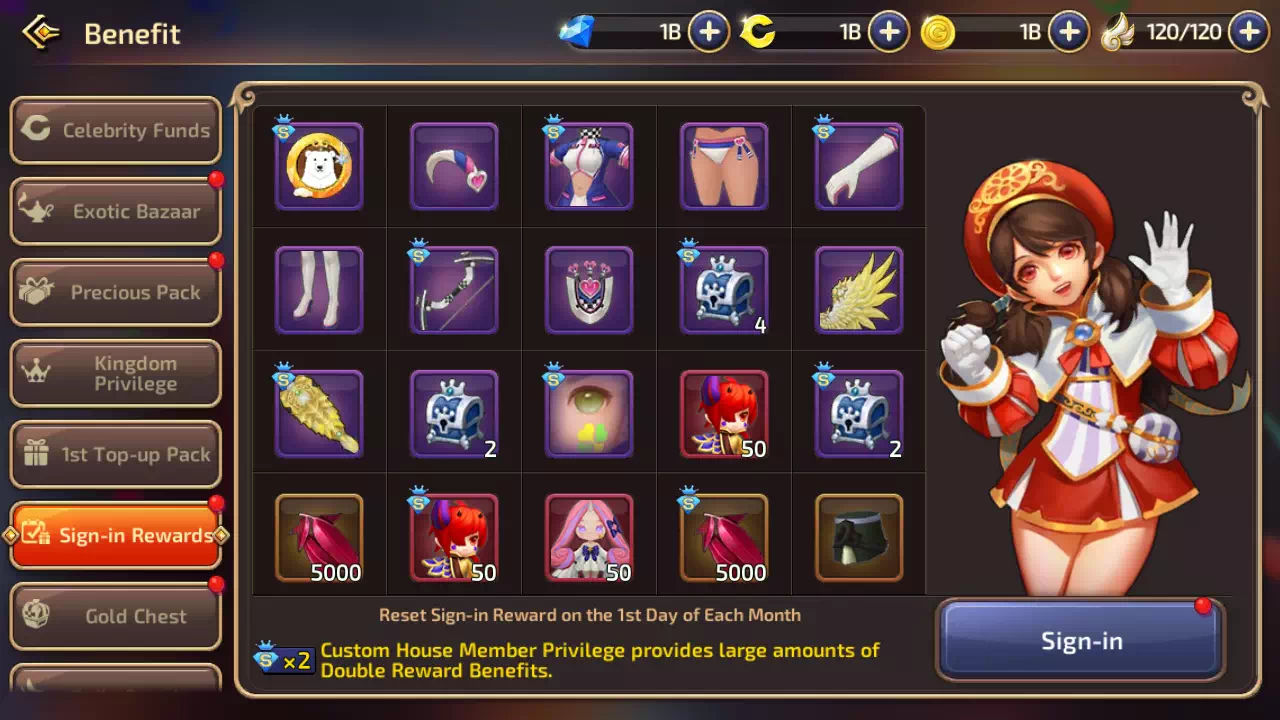Open the Kingdom Privilege tab

[116, 373]
